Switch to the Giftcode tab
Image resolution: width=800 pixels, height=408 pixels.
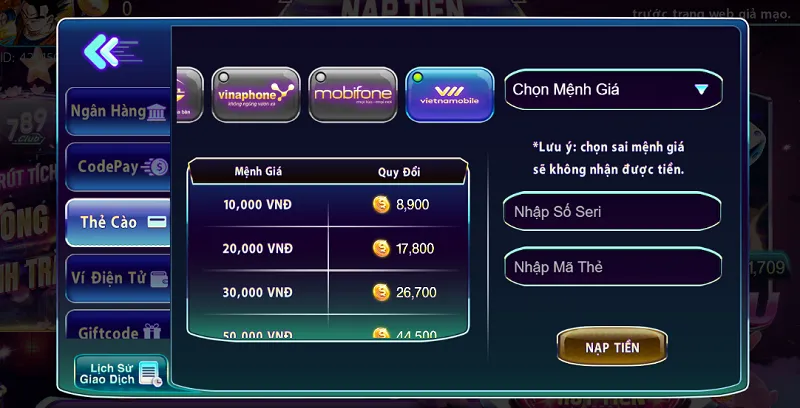click(x=117, y=331)
